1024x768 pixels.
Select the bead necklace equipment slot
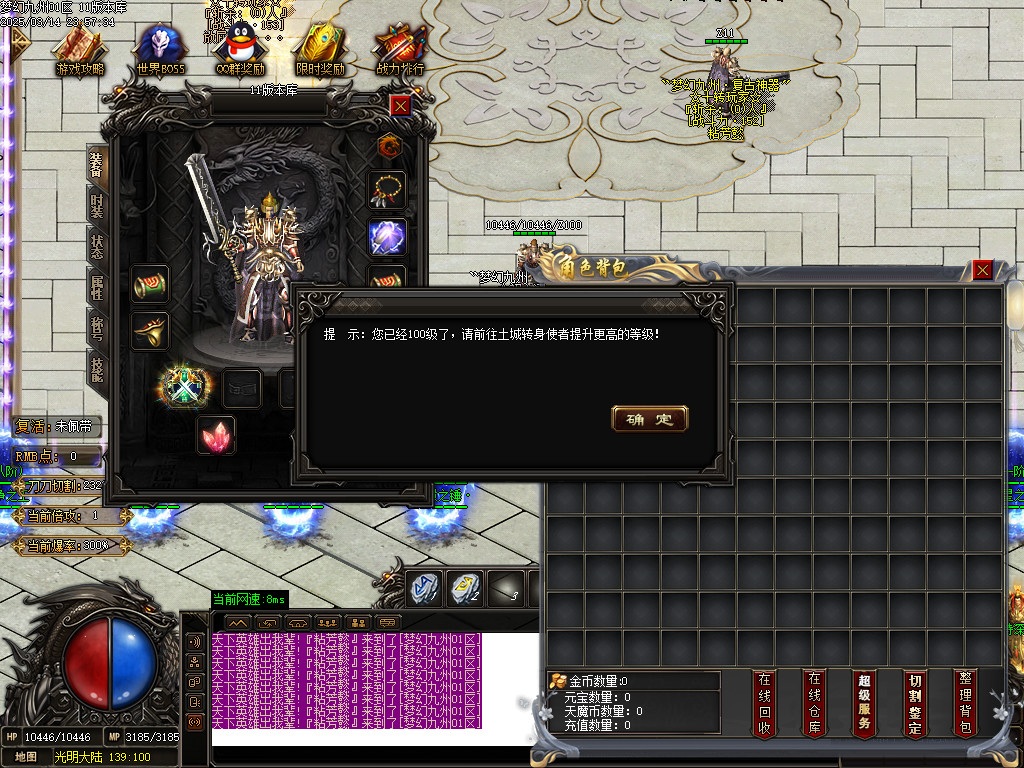click(x=388, y=189)
